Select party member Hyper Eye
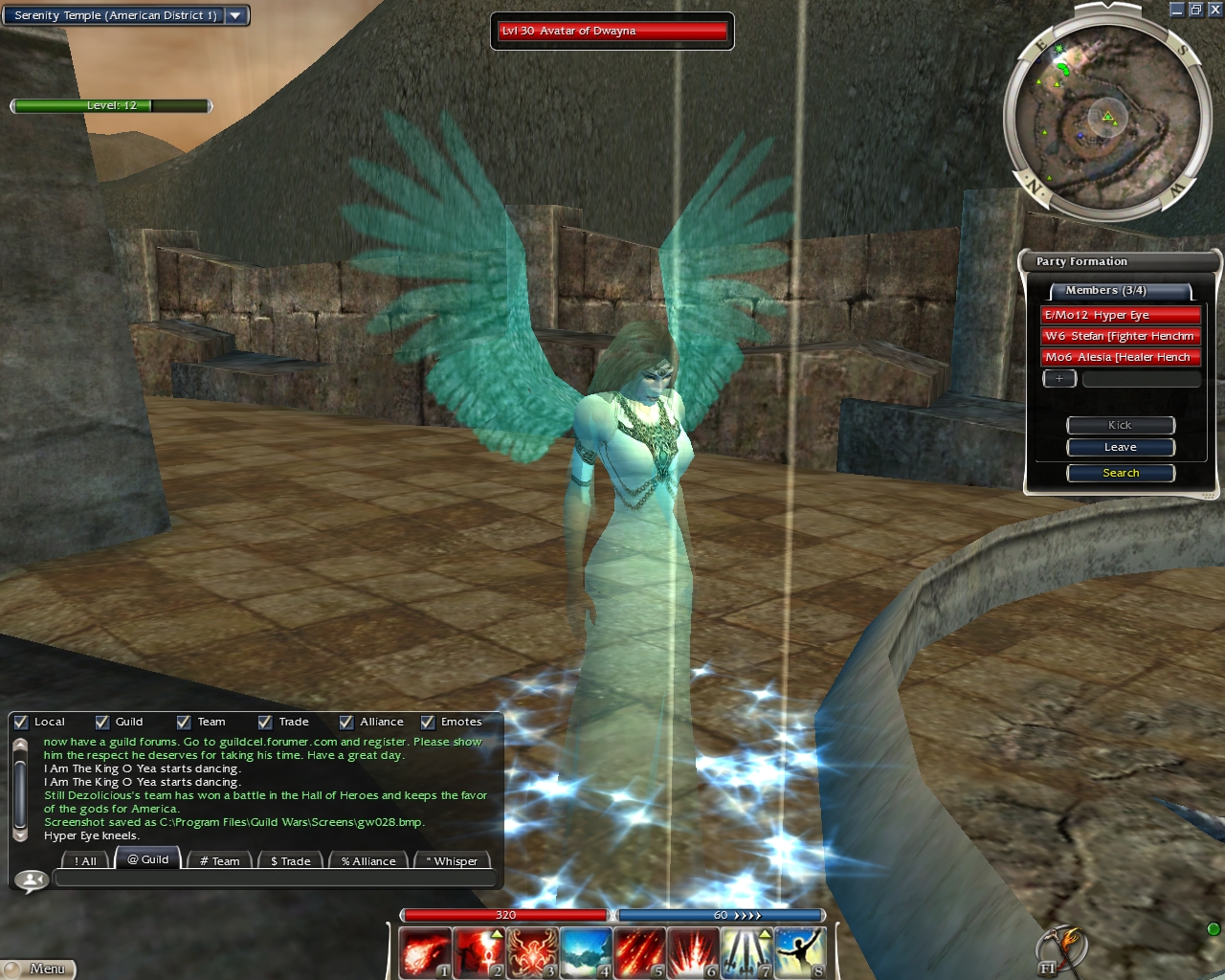 pyautogui.click(x=1120, y=315)
